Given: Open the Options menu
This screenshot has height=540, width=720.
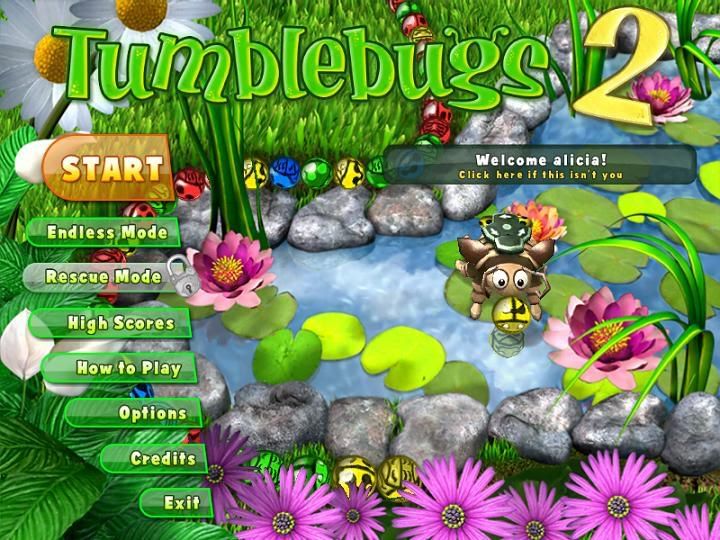Looking at the screenshot, I should click(x=153, y=413).
